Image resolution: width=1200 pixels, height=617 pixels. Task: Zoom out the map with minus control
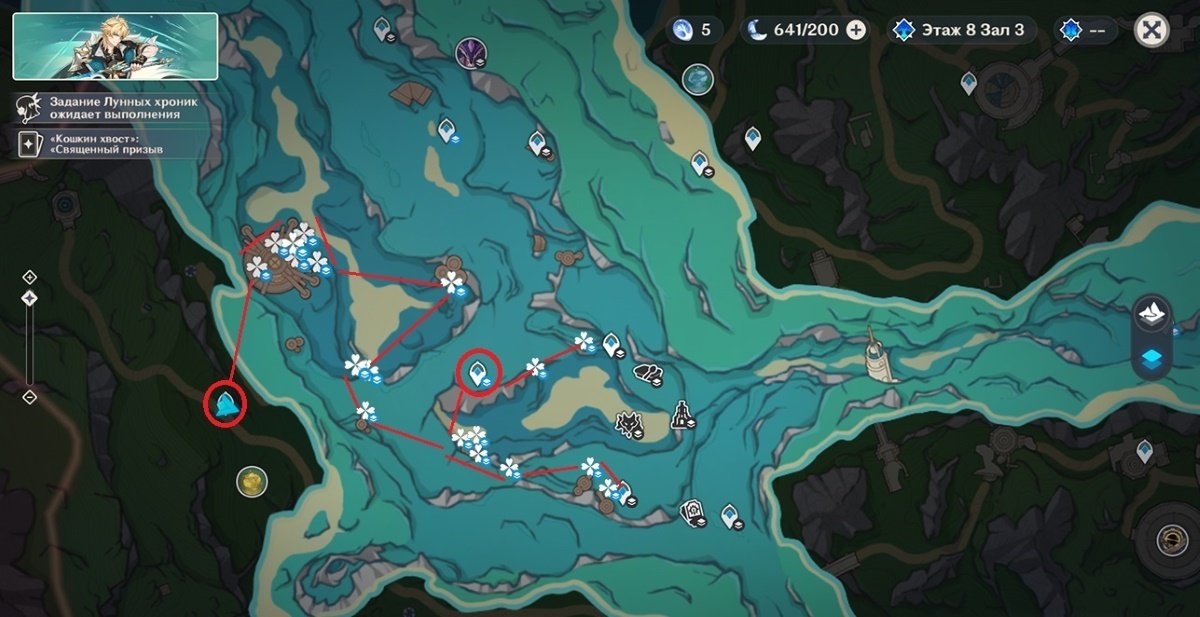[x=29, y=397]
